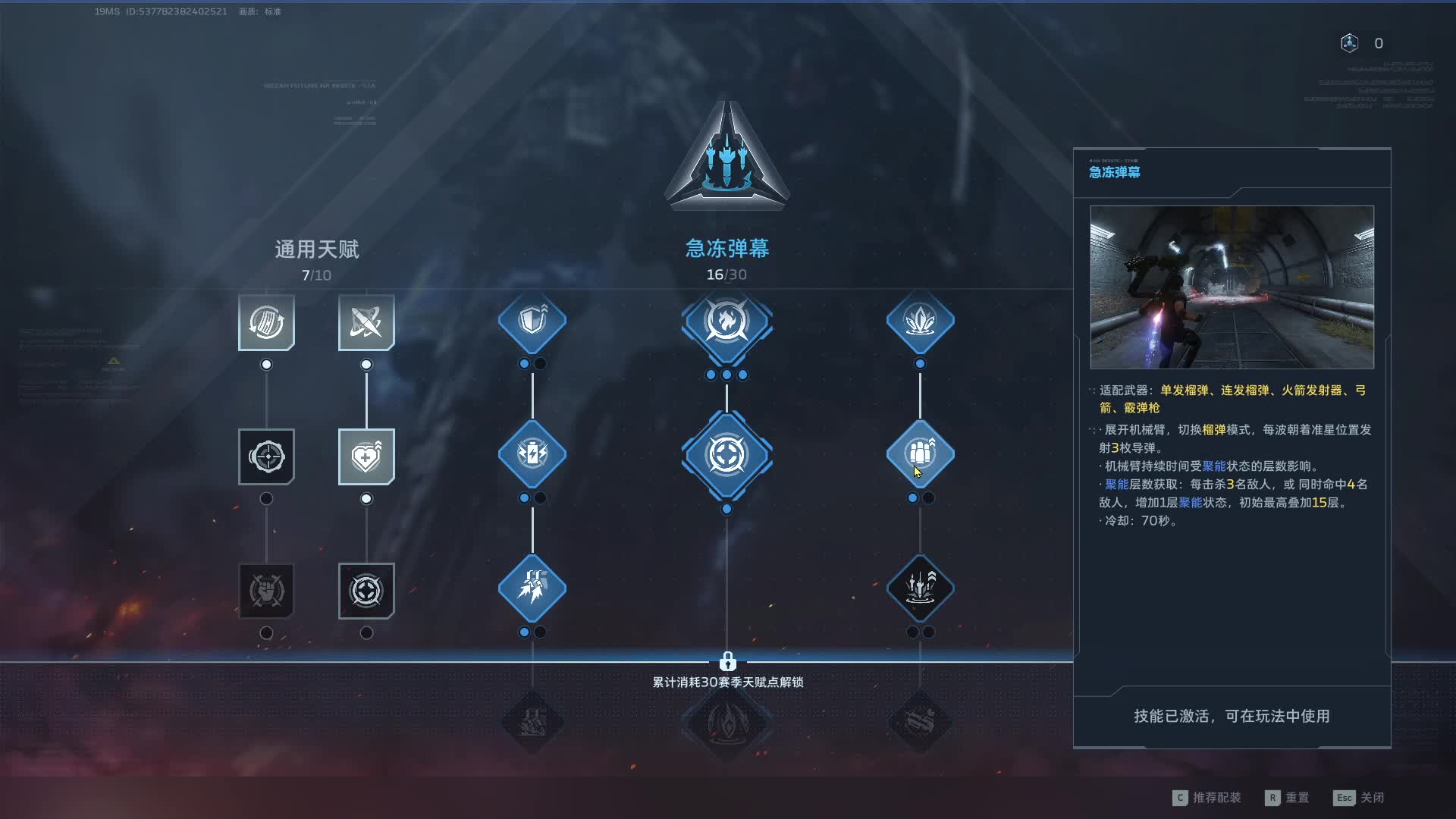Screen dimensions: 1456x819
Task: Select the locked fist talent node
Action: point(266,591)
